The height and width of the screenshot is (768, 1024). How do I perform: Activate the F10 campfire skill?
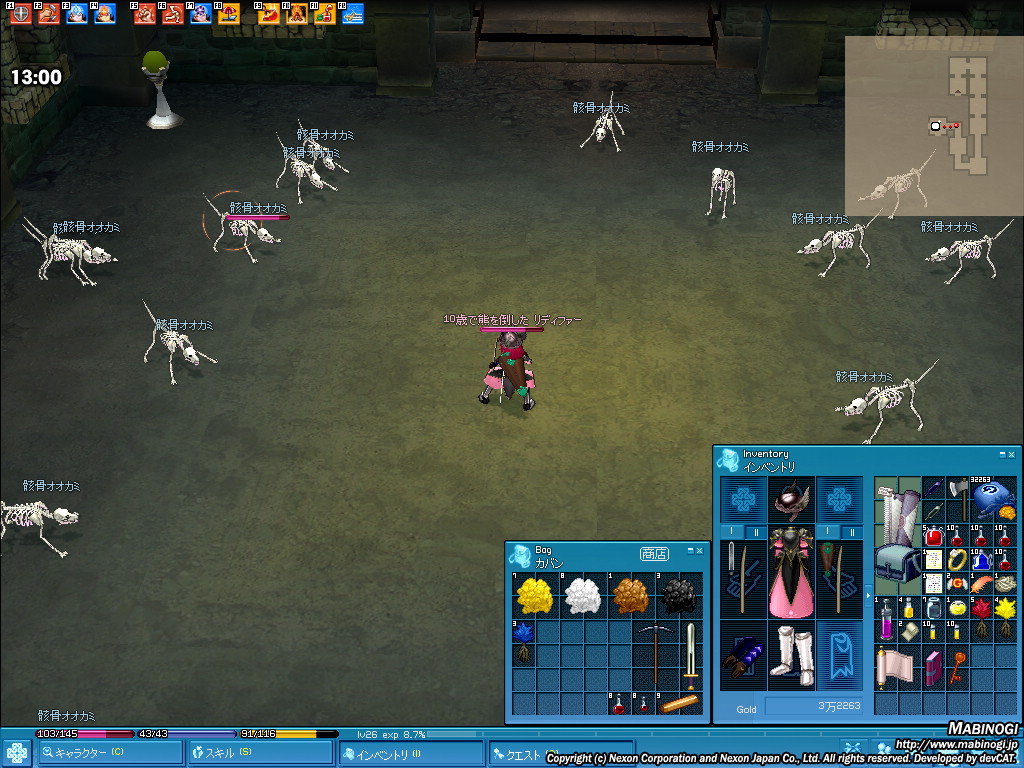coord(296,14)
